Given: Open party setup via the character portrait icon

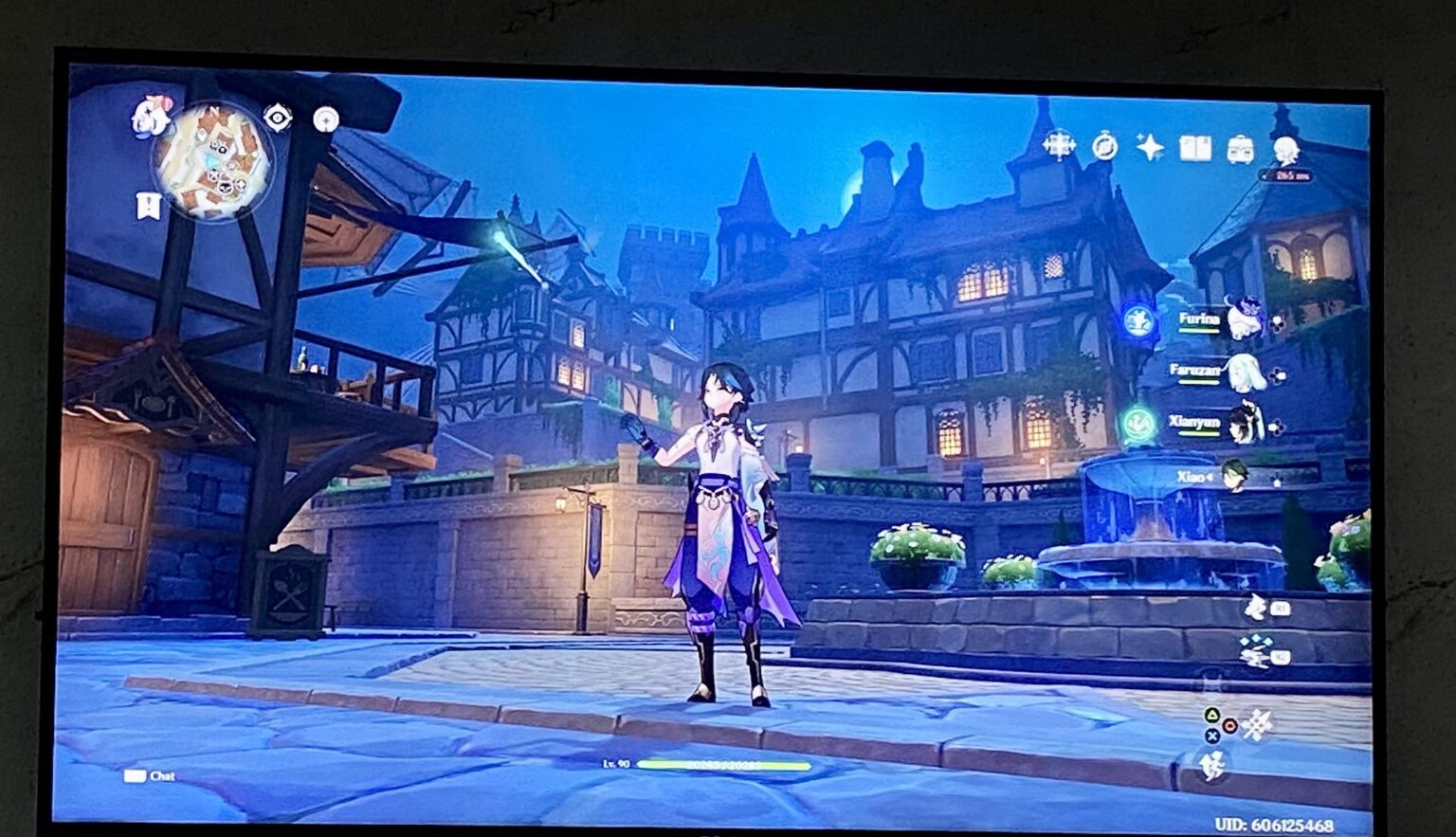Looking at the screenshot, I should 1286,150.
